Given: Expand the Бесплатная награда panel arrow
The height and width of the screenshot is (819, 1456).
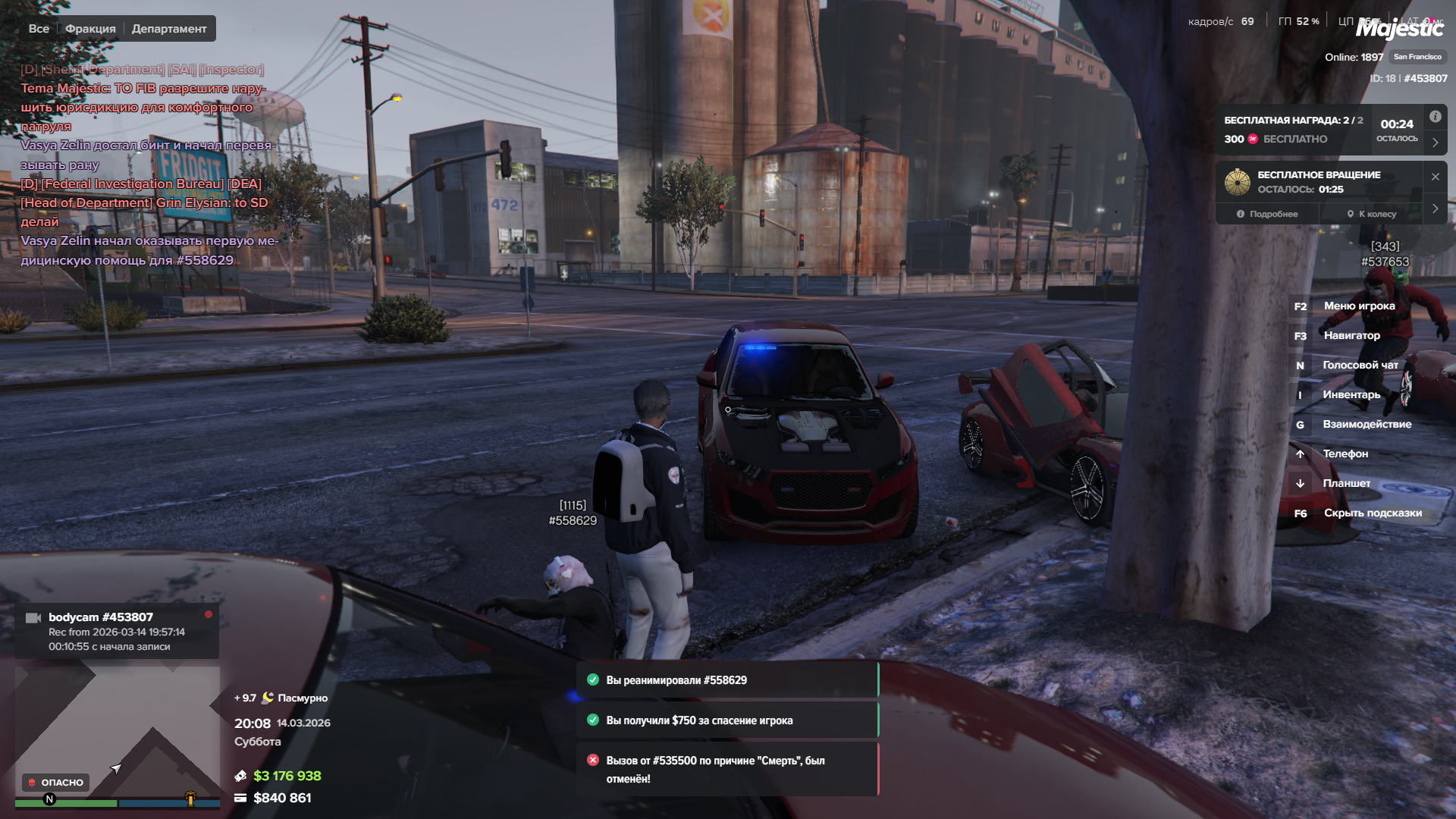Looking at the screenshot, I should point(1436,142).
